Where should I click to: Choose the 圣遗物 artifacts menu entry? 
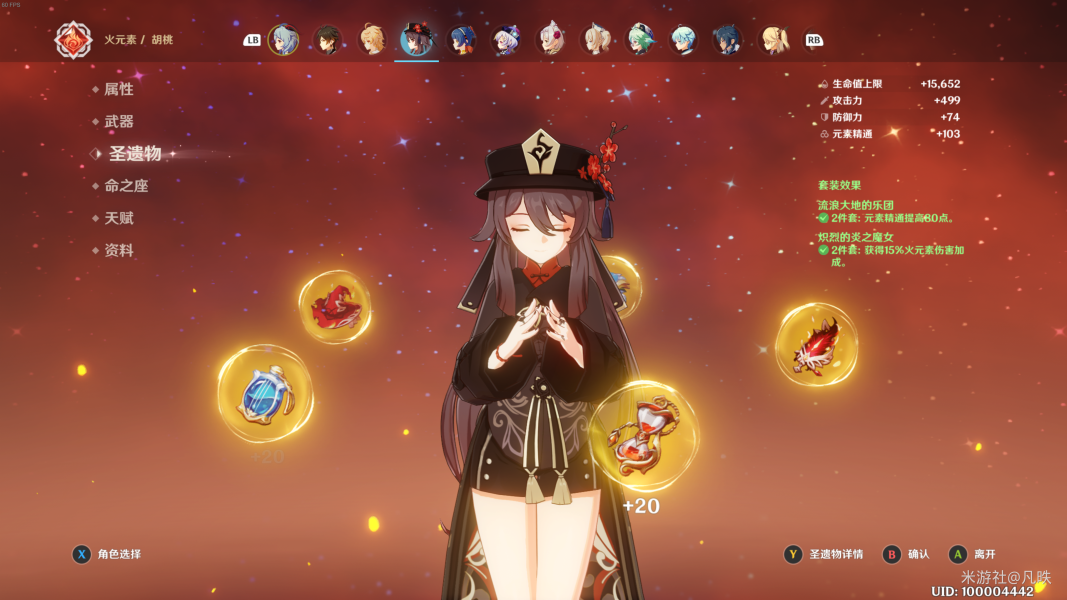click(x=134, y=154)
